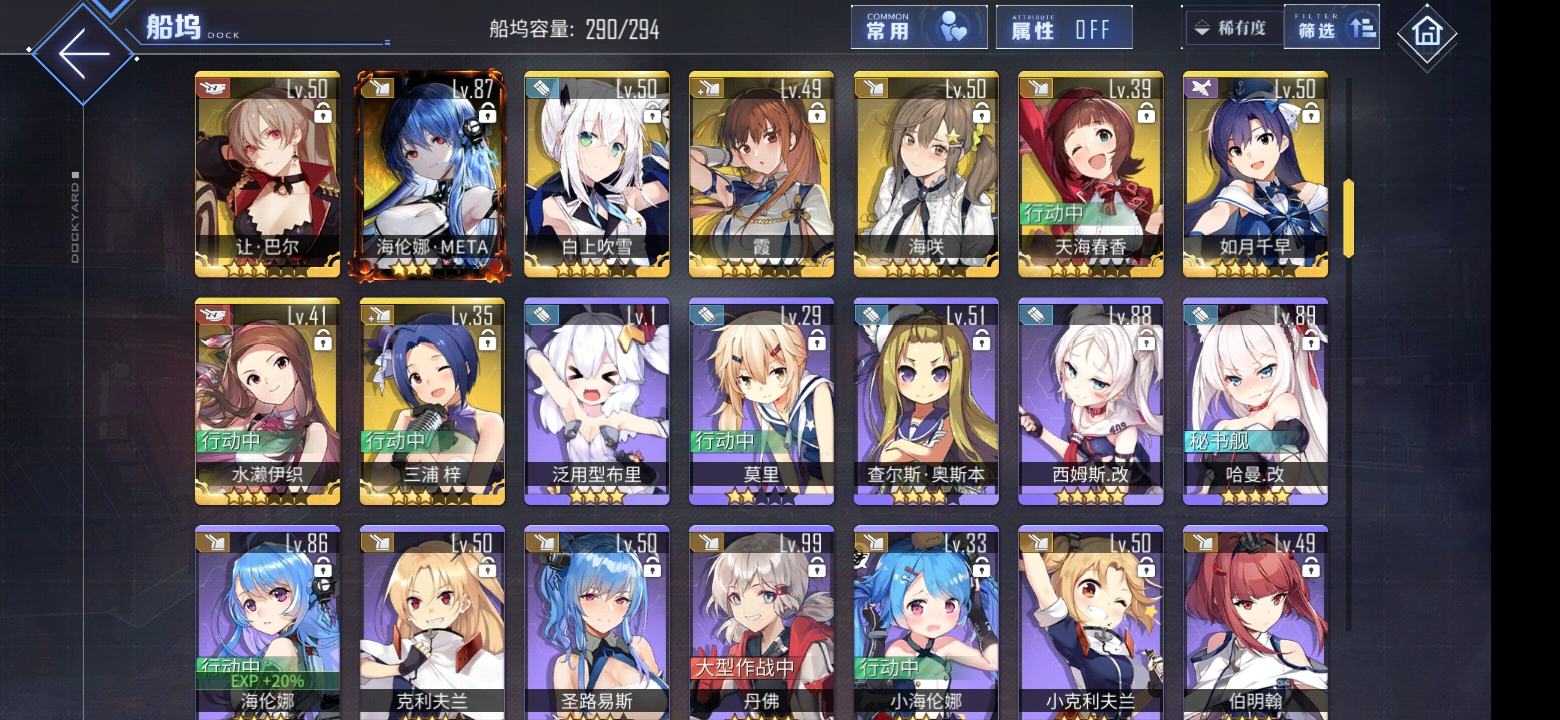Pick the 霞 ship card

(762, 174)
